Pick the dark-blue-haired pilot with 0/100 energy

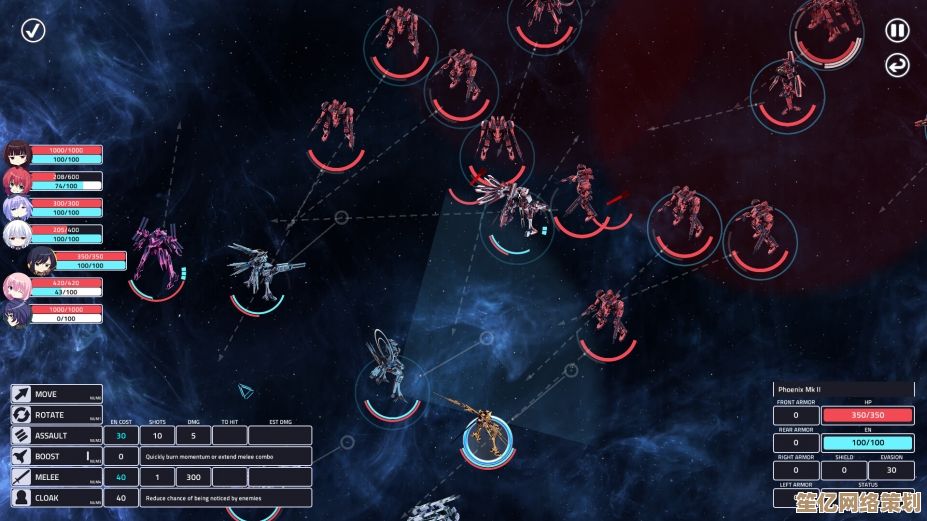coord(16,315)
